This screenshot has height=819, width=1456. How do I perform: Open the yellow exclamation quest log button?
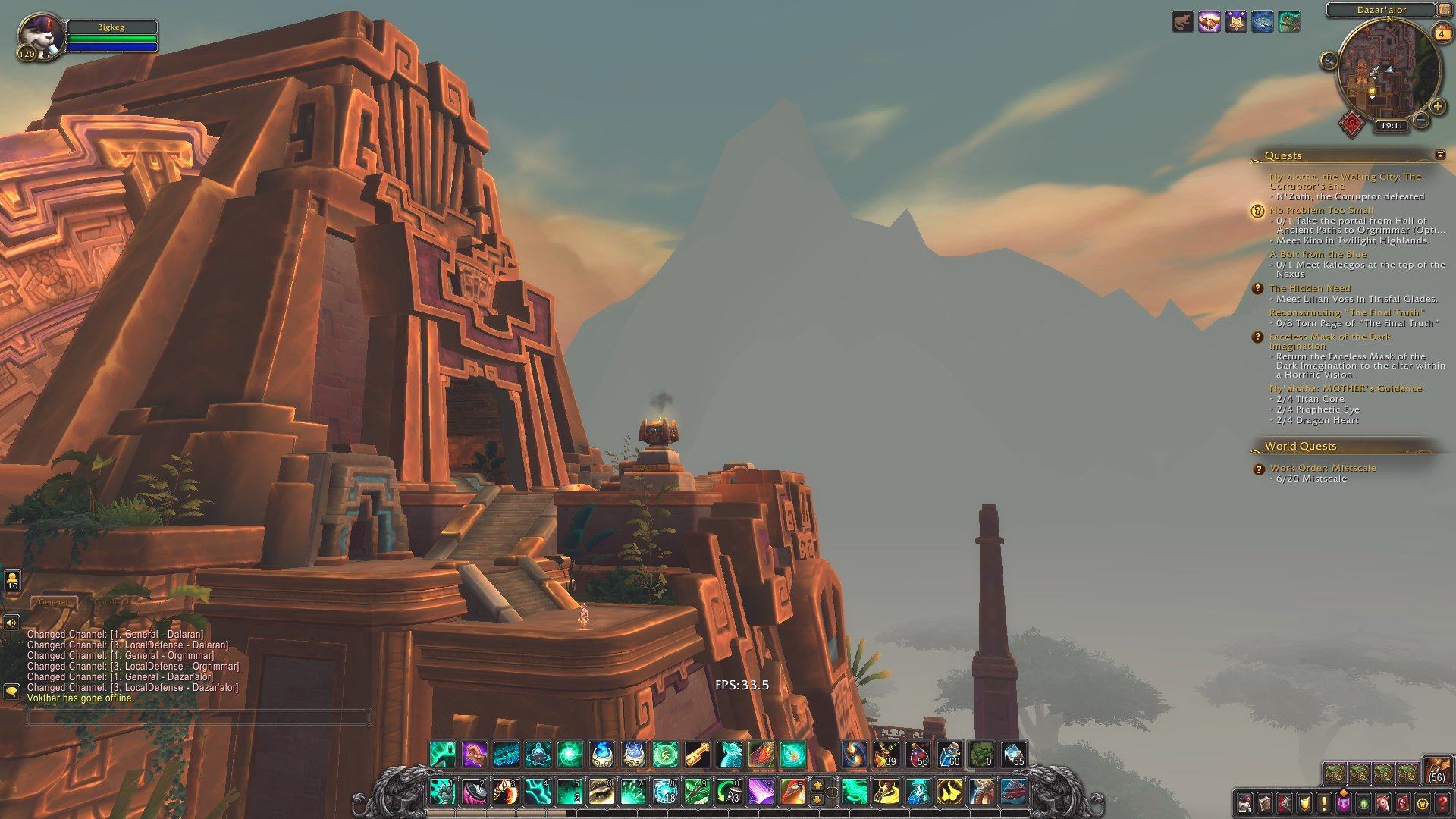pos(1324,802)
